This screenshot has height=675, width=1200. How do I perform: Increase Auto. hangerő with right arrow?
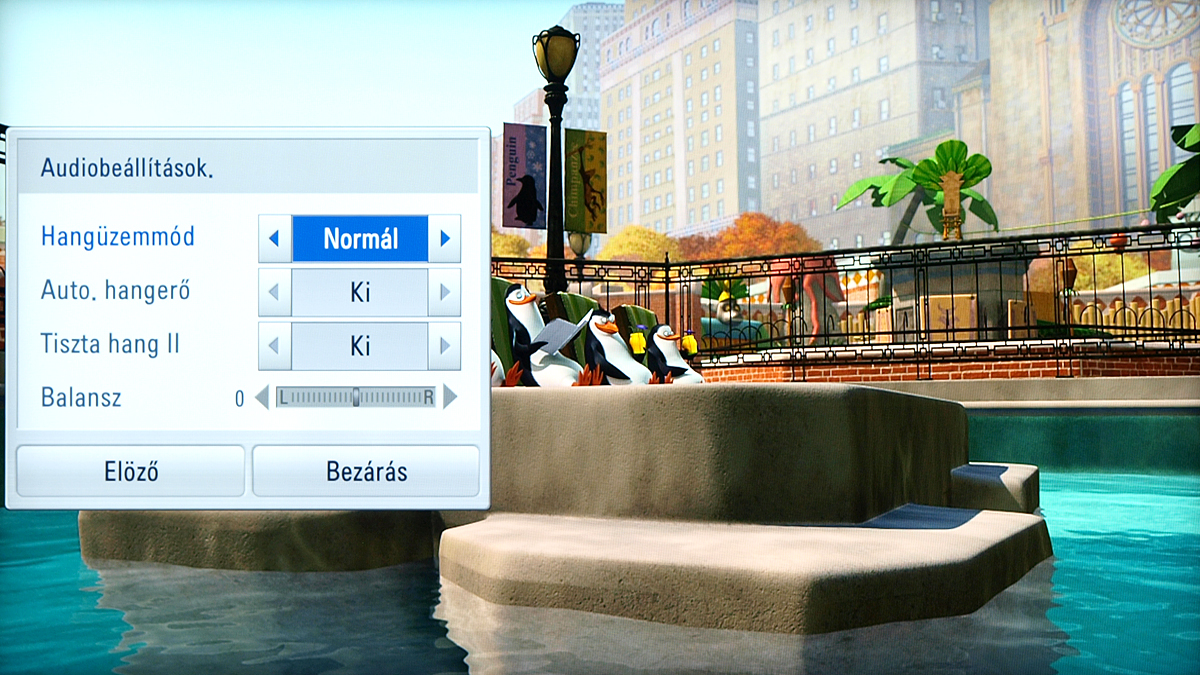[x=444, y=293]
